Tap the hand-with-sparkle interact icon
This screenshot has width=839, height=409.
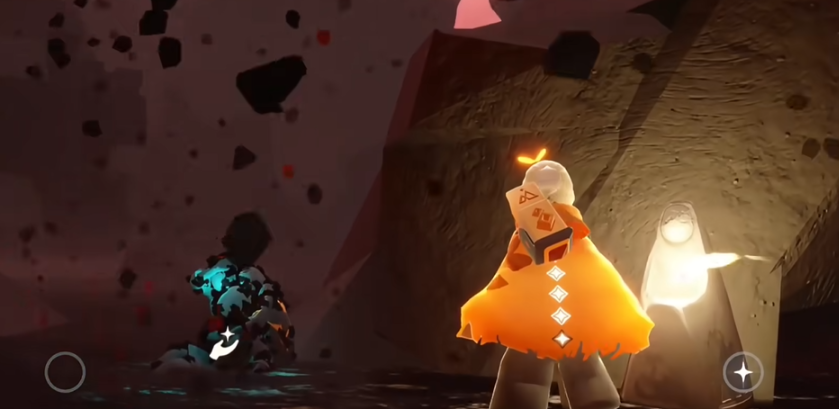click(x=222, y=344)
